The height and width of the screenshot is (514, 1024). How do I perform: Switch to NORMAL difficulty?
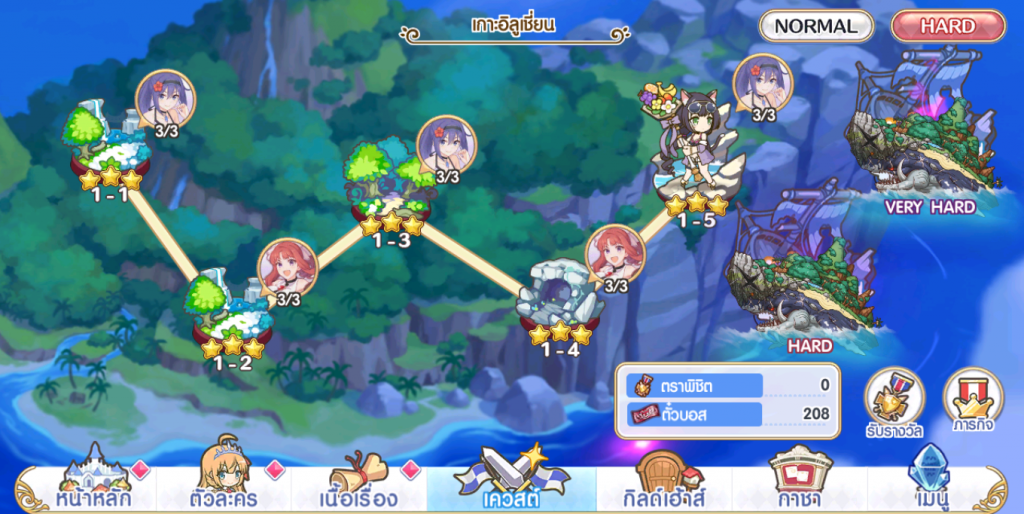[816, 27]
